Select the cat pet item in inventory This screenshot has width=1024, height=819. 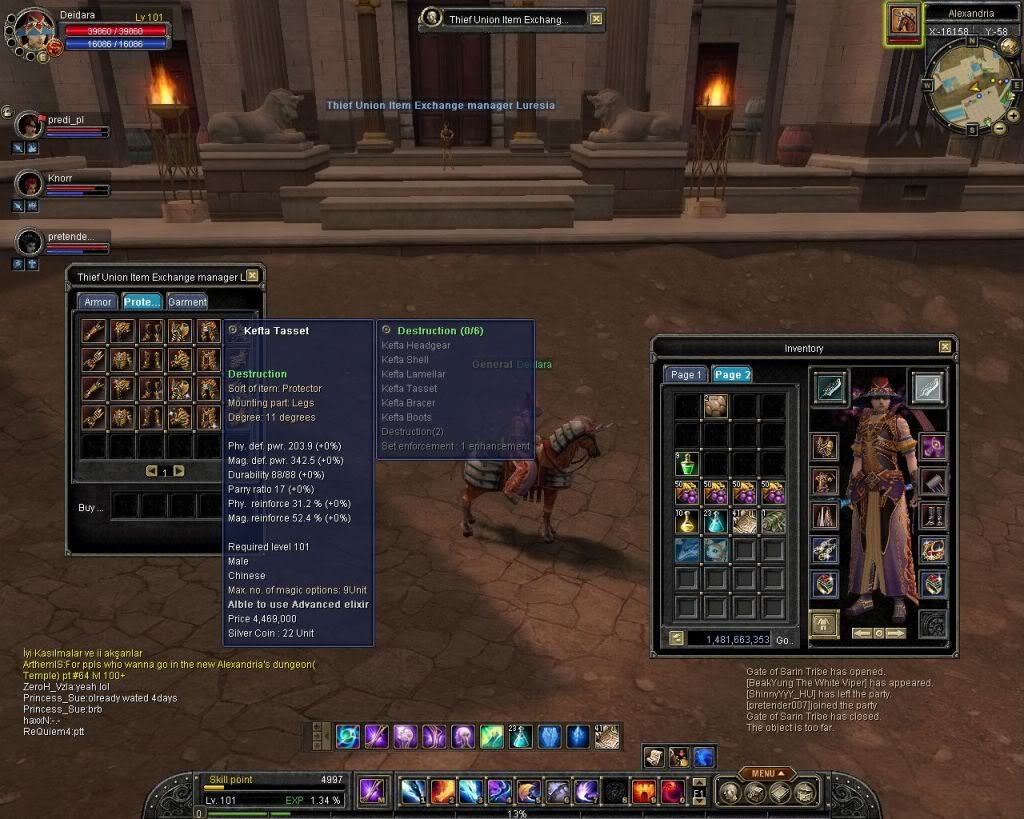pos(715,549)
